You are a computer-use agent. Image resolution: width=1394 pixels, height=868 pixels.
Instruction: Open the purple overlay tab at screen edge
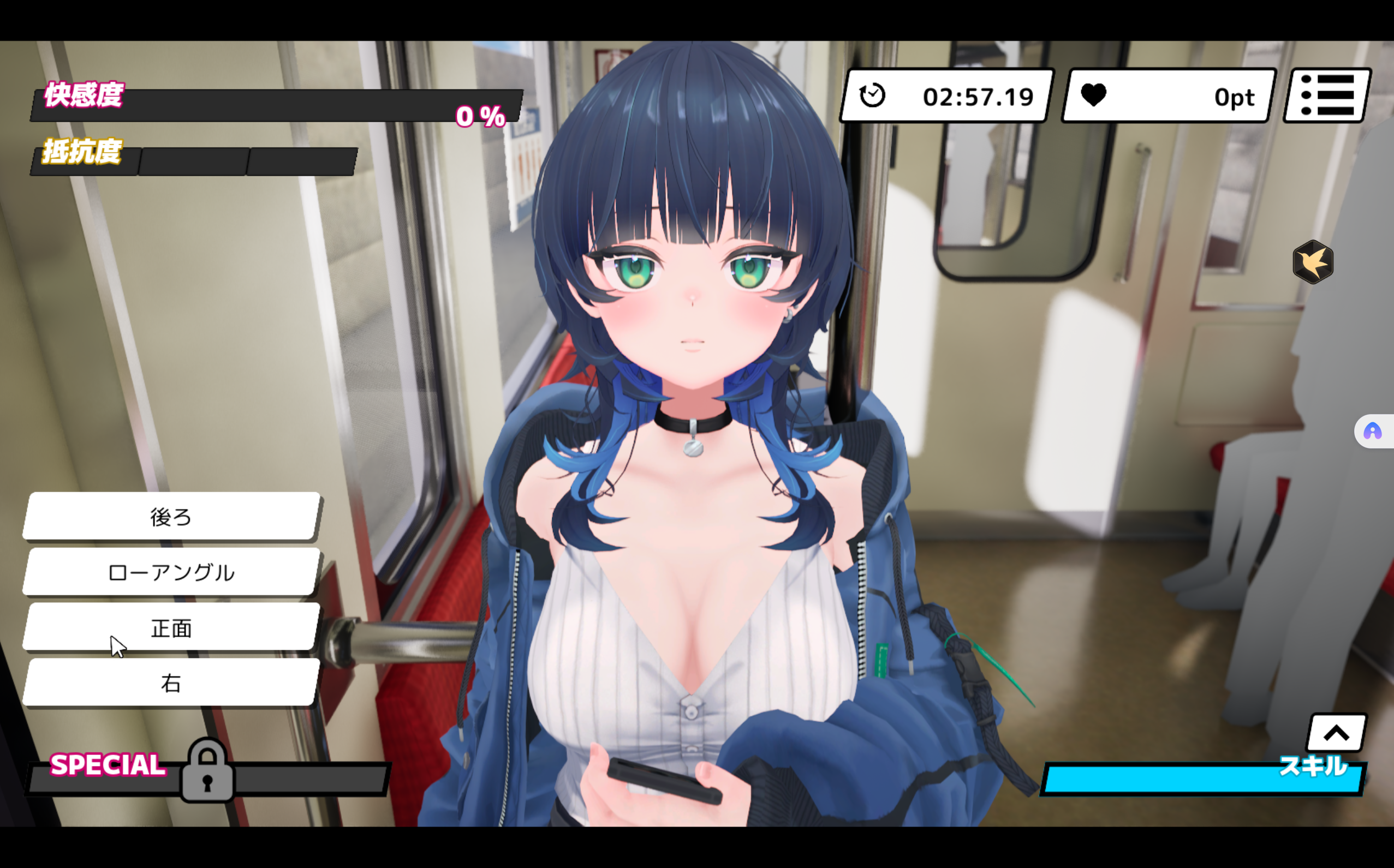[x=1373, y=431]
